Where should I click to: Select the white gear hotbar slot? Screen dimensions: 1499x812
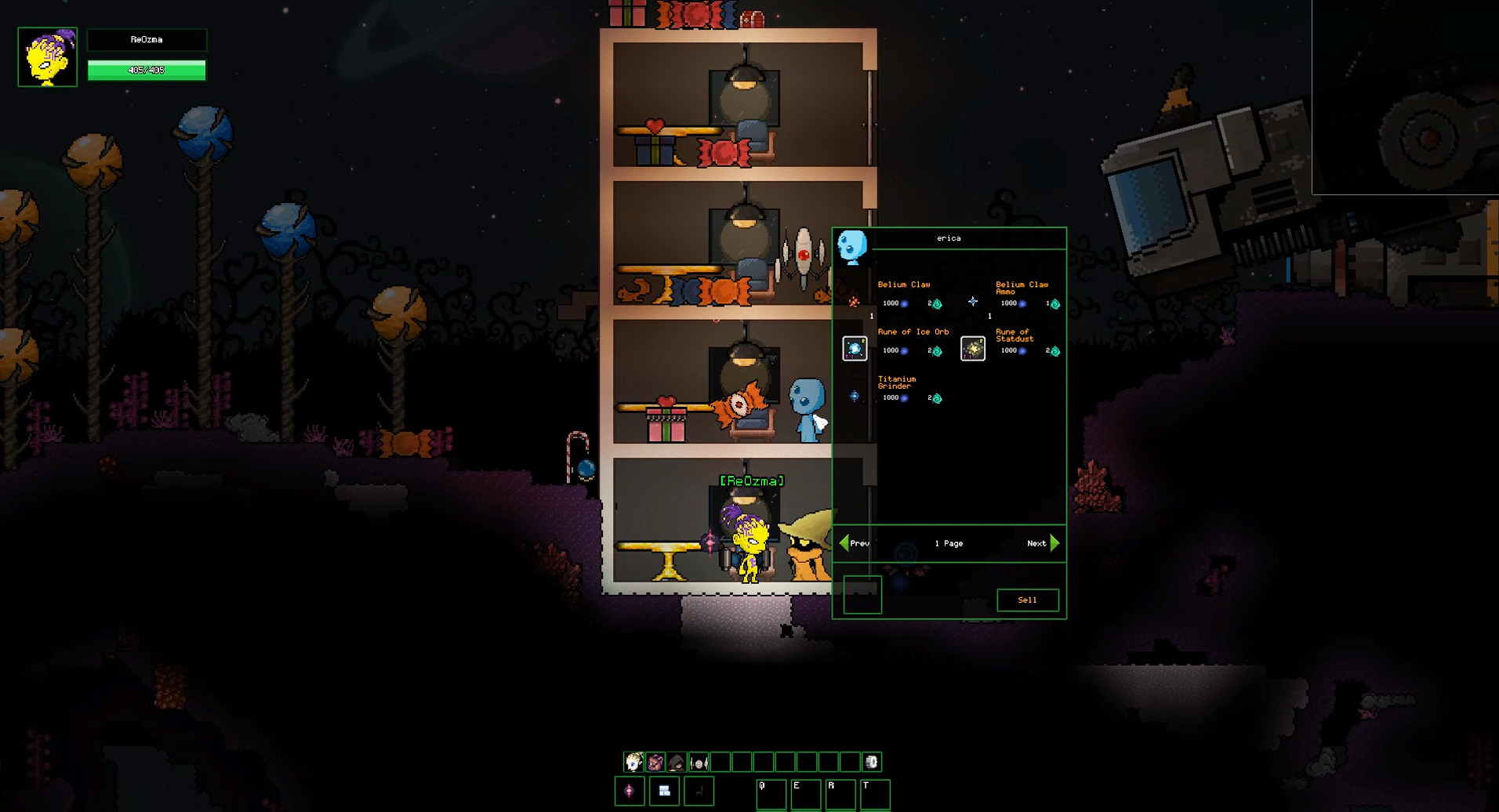tap(872, 762)
